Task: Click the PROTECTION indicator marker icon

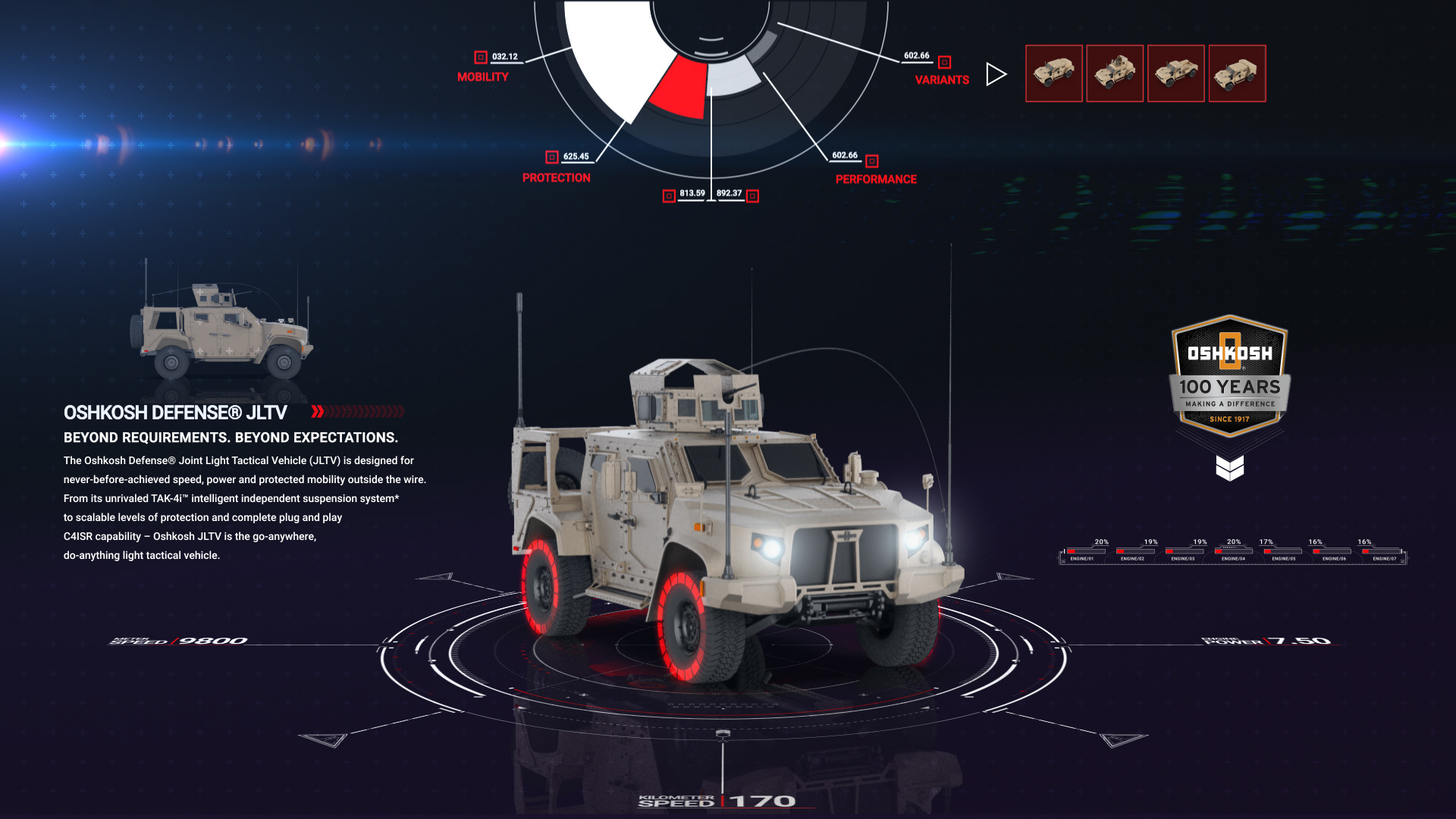Action: (551, 157)
